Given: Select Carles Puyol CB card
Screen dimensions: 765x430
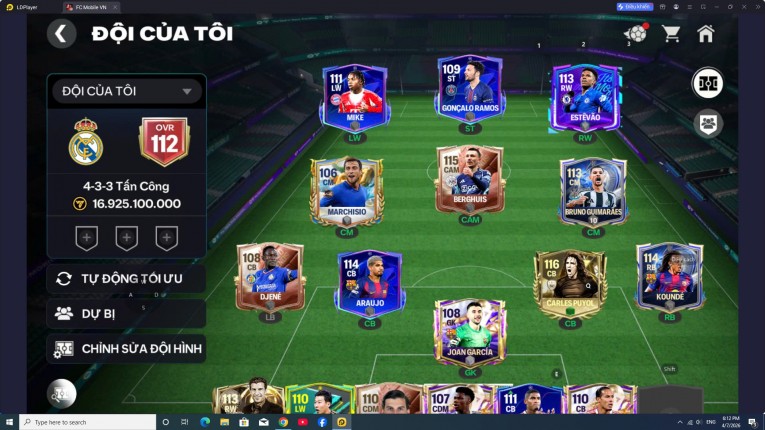Looking at the screenshot, I should (570, 281).
